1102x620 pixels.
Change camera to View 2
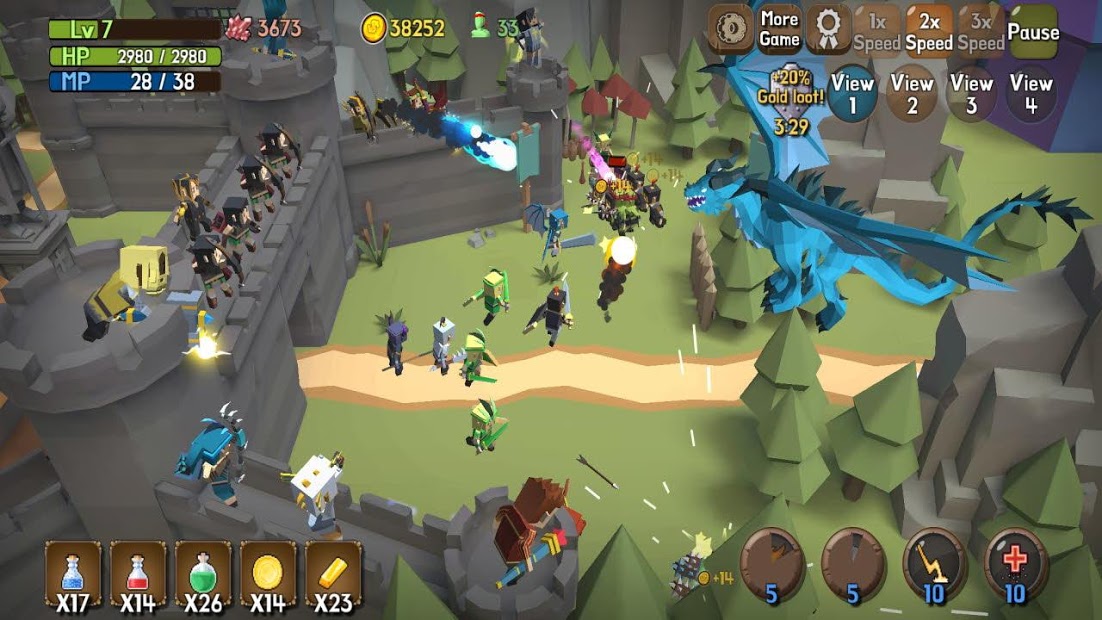point(911,94)
